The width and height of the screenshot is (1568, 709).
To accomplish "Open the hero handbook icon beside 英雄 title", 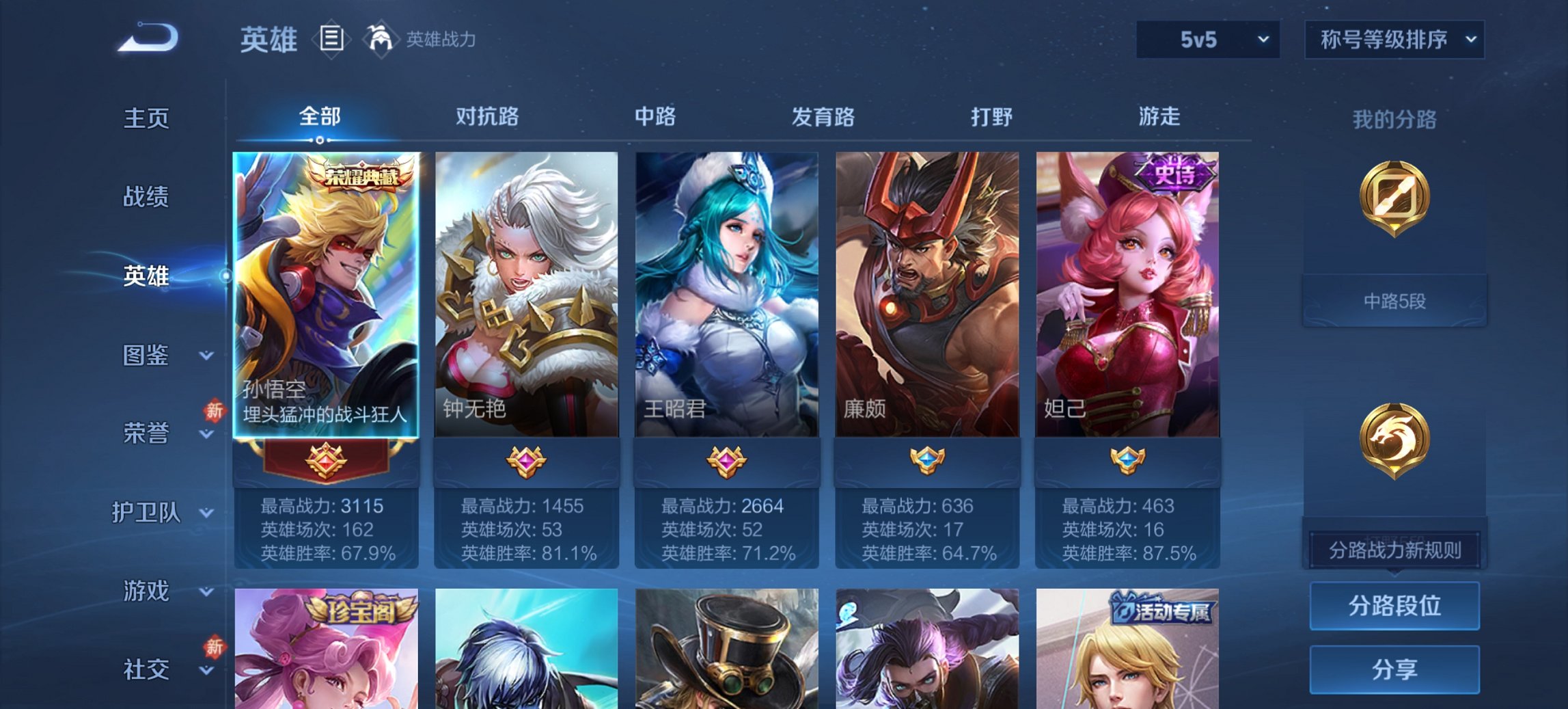I will tap(332, 40).
